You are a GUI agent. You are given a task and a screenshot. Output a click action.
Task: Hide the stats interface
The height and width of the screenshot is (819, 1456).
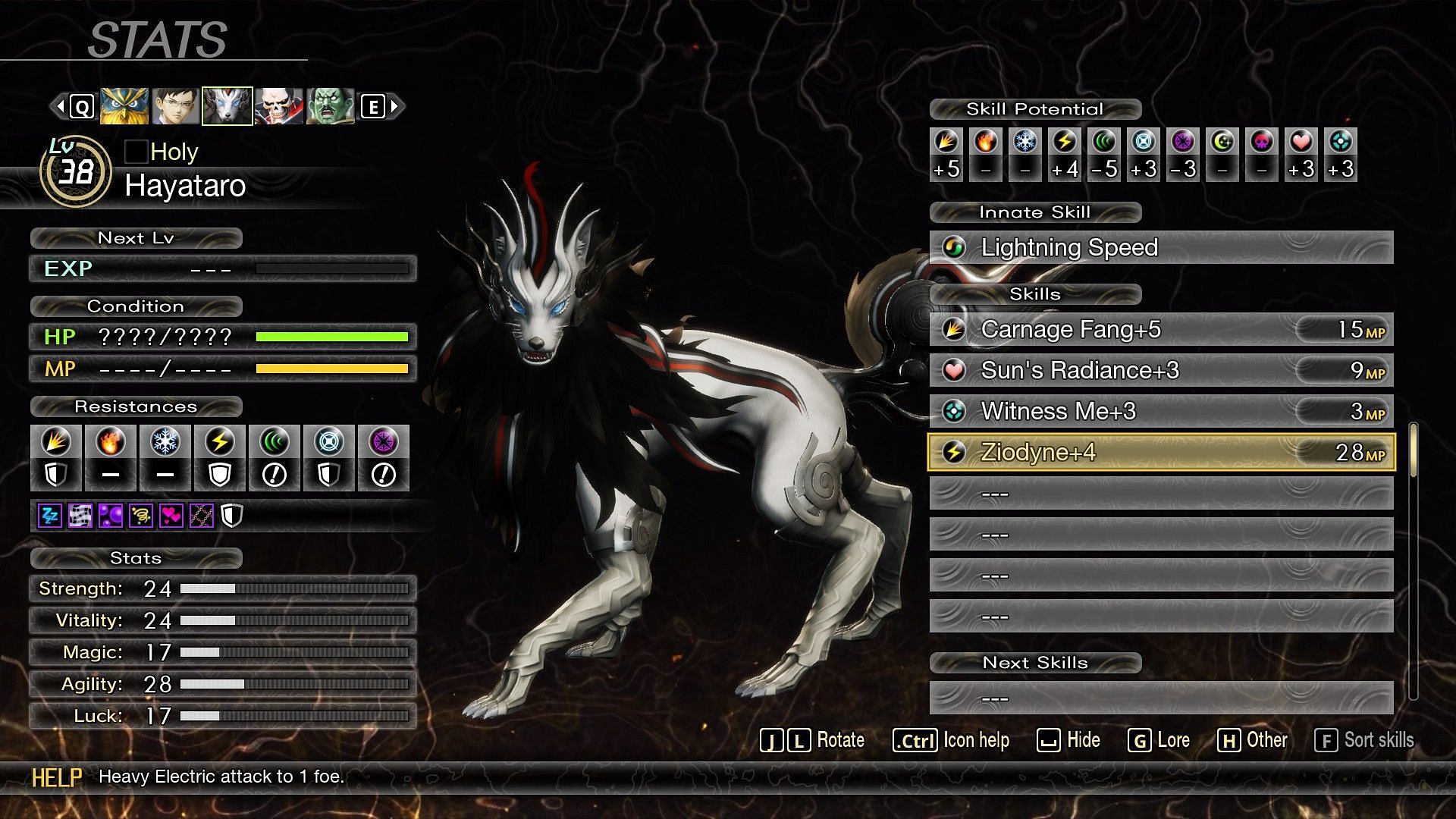1068,740
